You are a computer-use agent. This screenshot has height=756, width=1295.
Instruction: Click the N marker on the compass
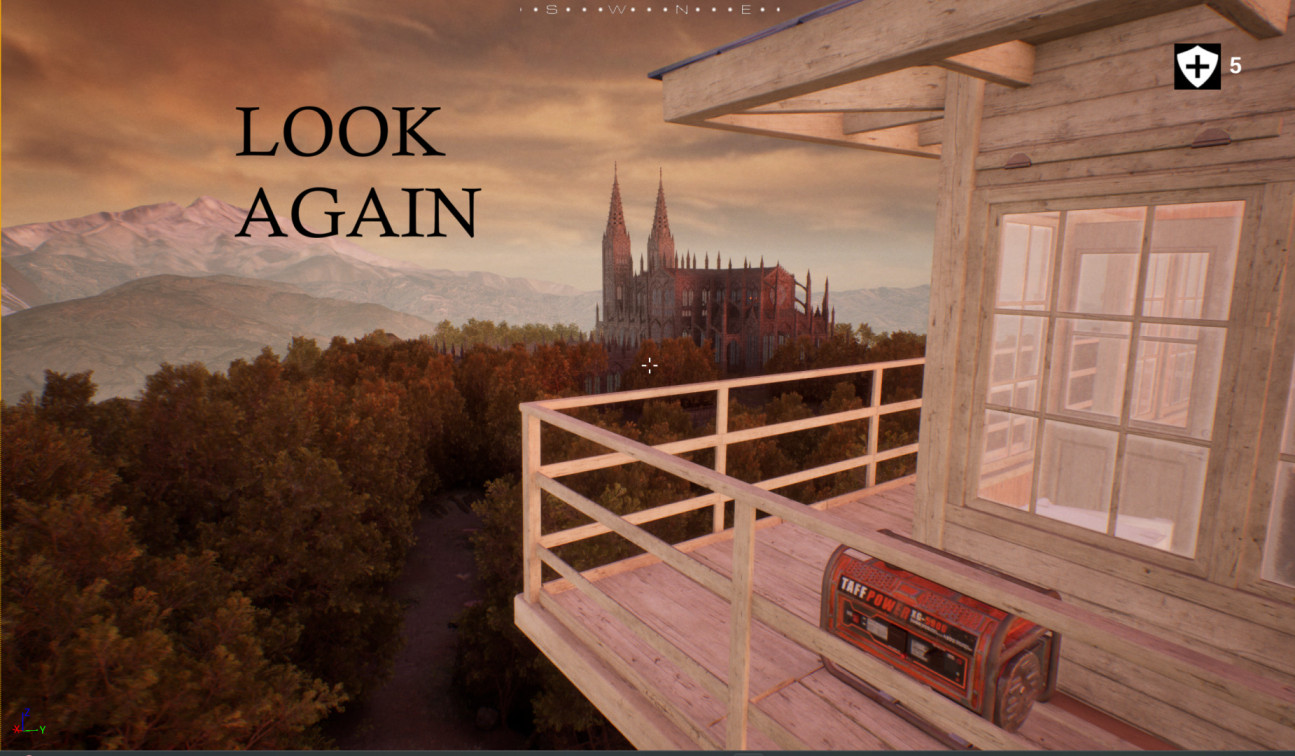[x=681, y=9]
